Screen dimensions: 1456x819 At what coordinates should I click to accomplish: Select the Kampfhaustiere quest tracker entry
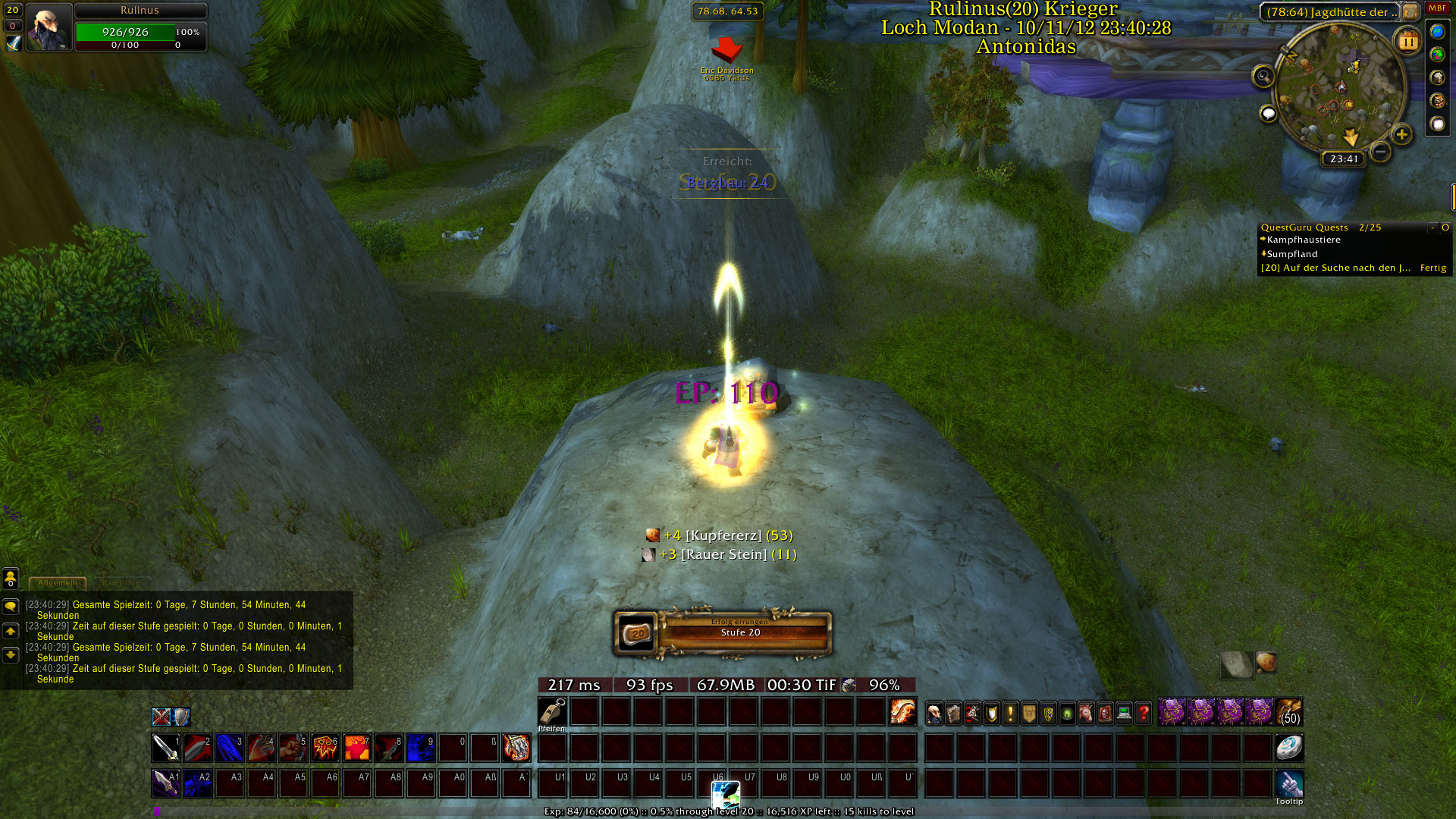(x=1303, y=240)
